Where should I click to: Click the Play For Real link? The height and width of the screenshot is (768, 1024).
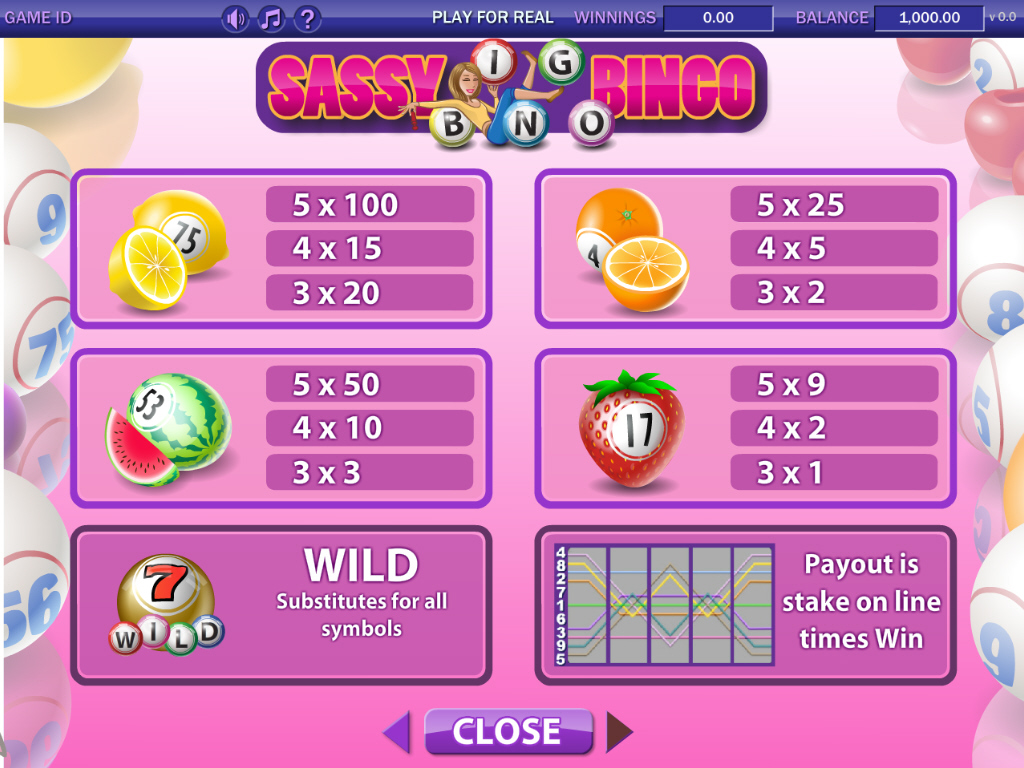pos(492,17)
